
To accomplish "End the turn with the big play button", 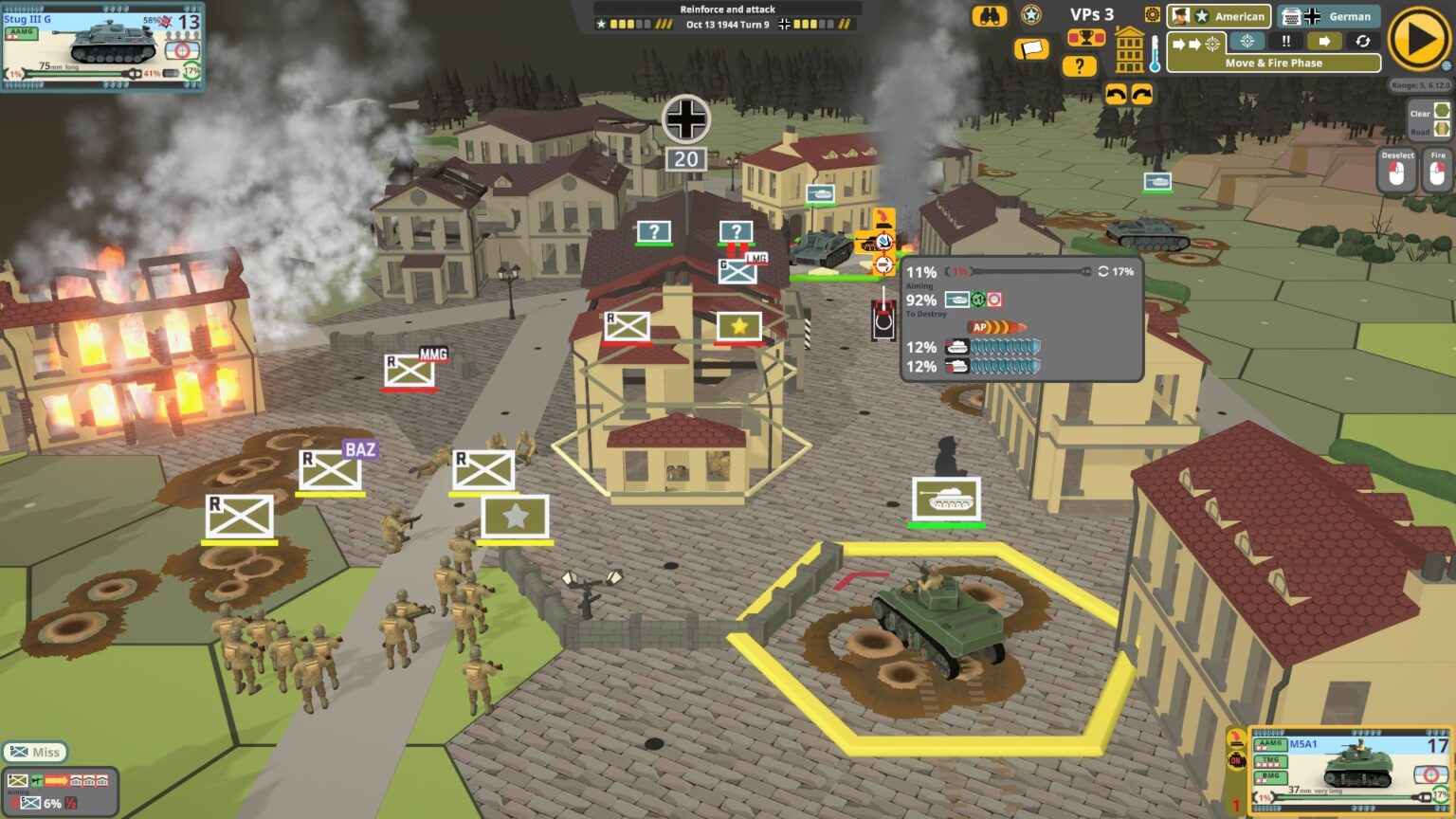I will (x=1416, y=41).
